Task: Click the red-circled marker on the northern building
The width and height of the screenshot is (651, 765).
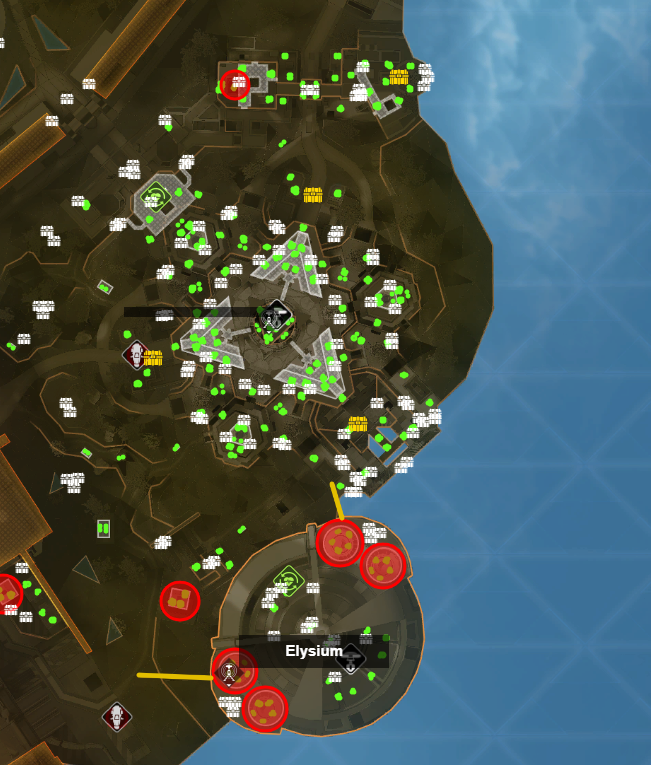Action: pos(235,84)
